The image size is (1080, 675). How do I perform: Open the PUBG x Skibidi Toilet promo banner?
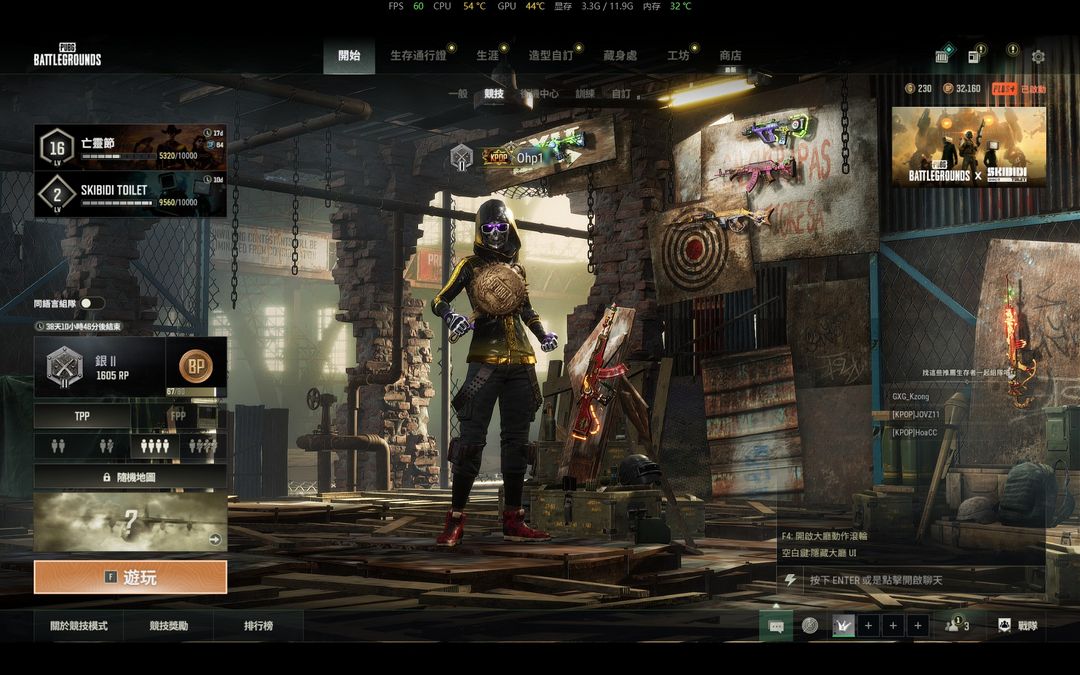[968, 147]
